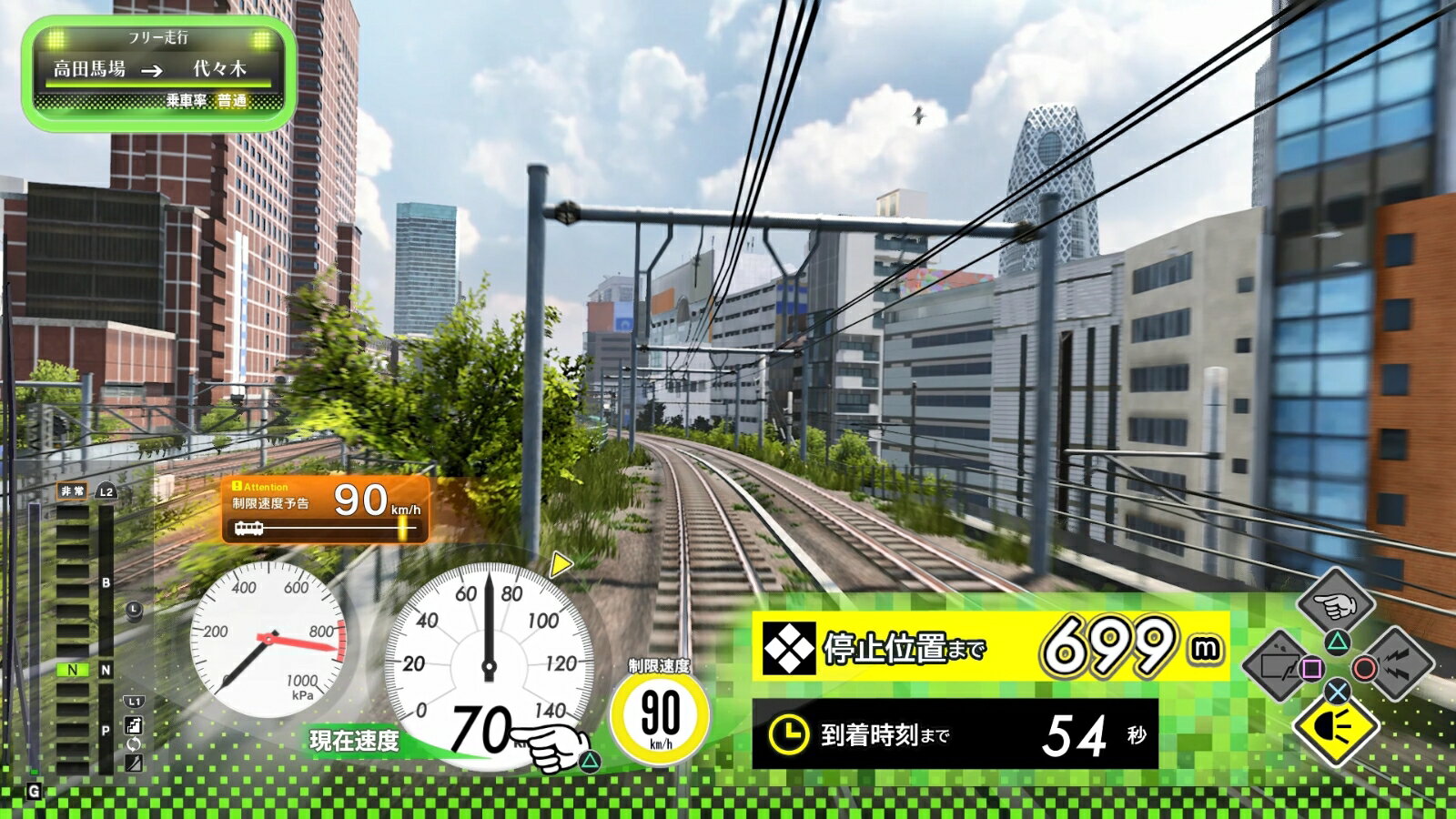Click the pointing hand signal confirmation icon
The height and width of the screenshot is (819, 1456).
tap(1334, 605)
